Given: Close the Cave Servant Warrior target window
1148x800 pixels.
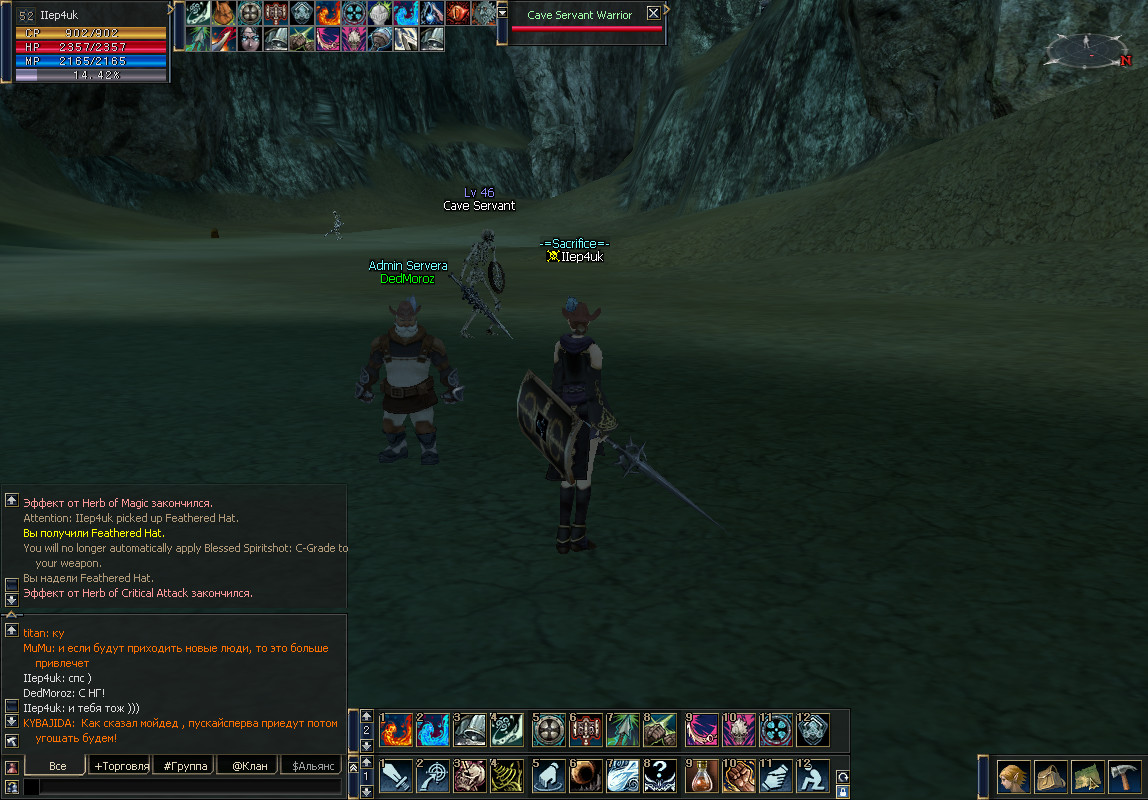Looking at the screenshot, I should tap(653, 14).
